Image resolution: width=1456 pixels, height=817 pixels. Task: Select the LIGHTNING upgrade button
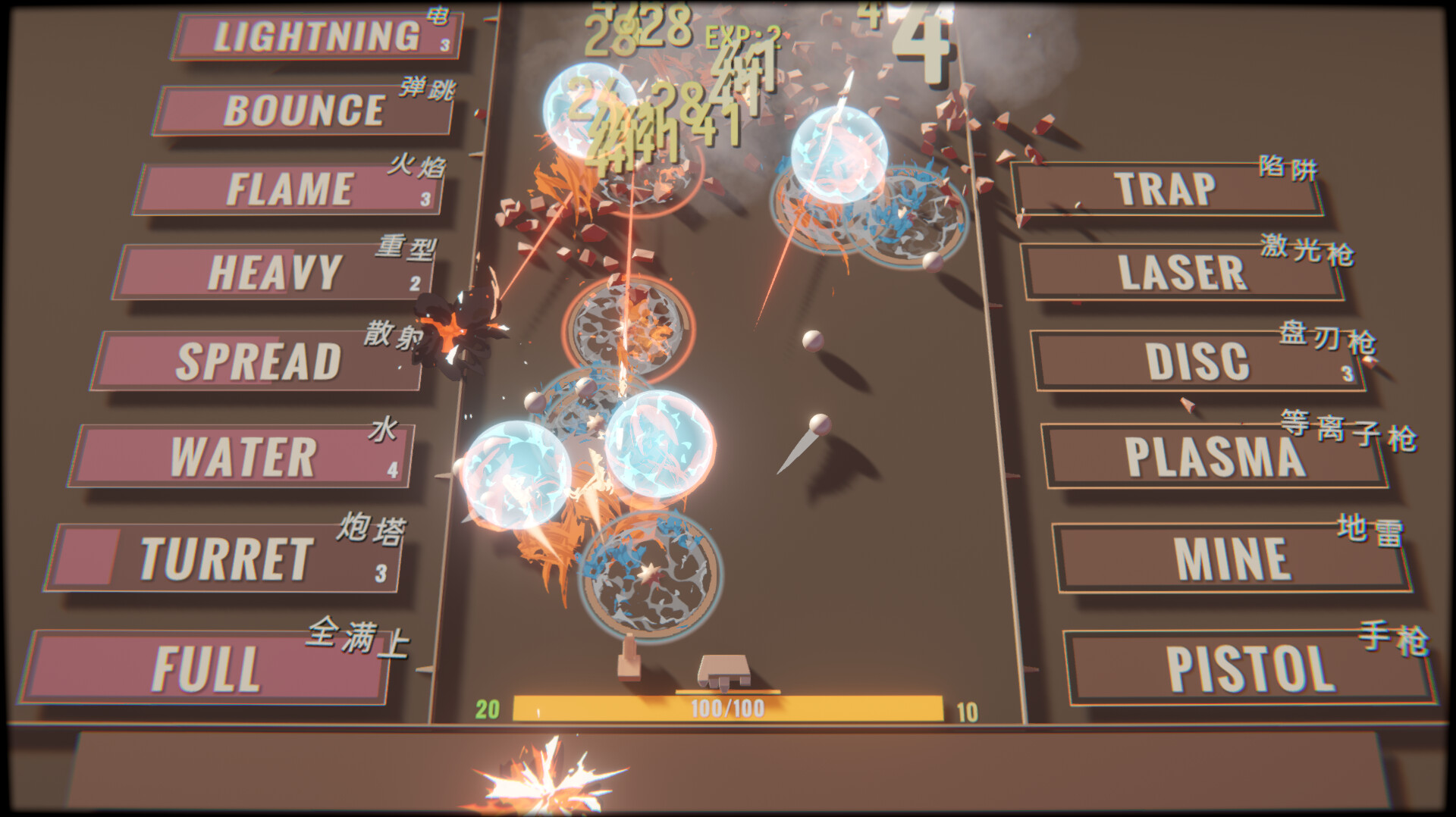pos(317,36)
